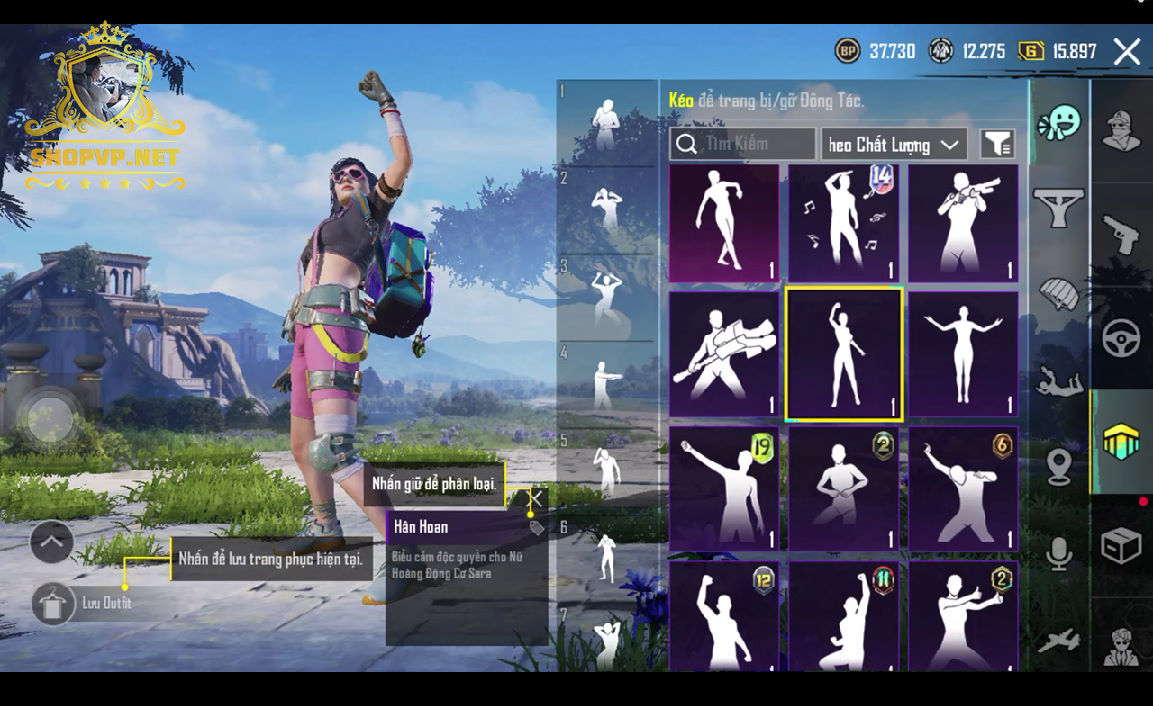Open the pistol weapons category tab
1153x706 pixels.
pyautogui.click(x=1121, y=234)
